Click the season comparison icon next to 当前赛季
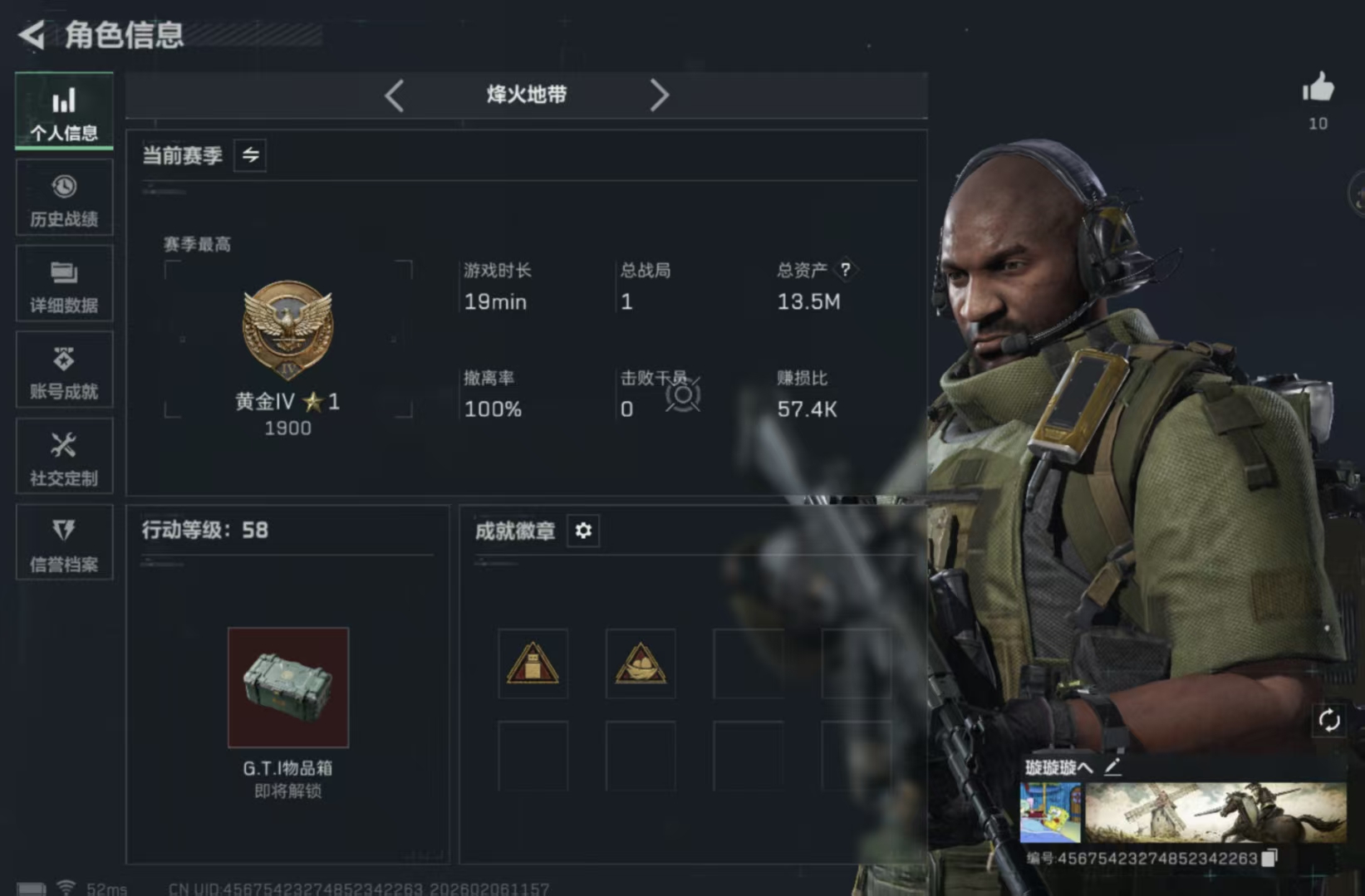Viewport: 1365px width, 896px height. point(250,155)
